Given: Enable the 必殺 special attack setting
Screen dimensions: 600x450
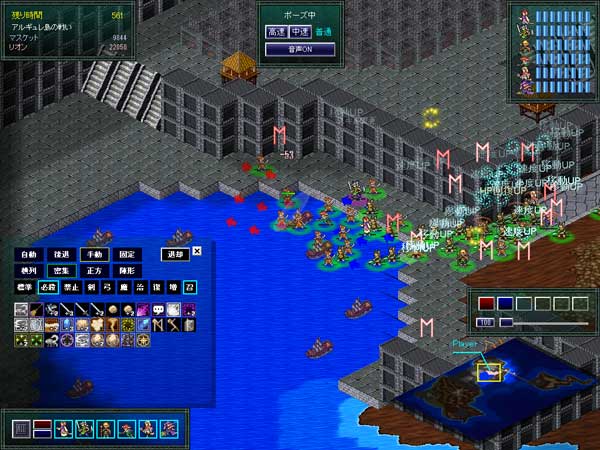Looking at the screenshot, I should (49, 288).
